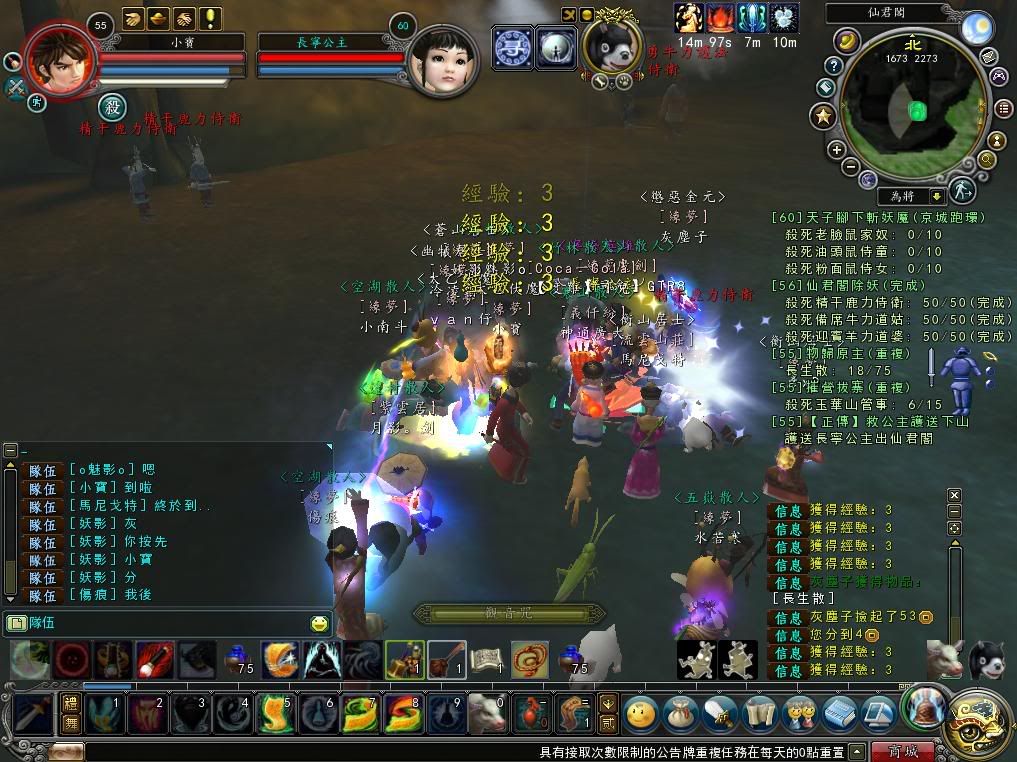Click the gold ingot icon above player name
The image size is (1017, 762).
click(159, 18)
